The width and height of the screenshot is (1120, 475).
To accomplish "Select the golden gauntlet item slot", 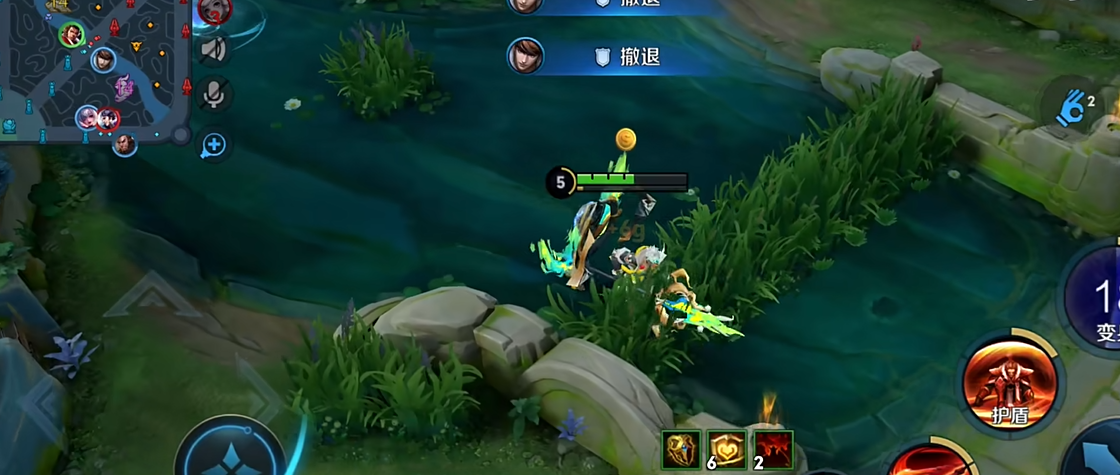I will (682, 450).
